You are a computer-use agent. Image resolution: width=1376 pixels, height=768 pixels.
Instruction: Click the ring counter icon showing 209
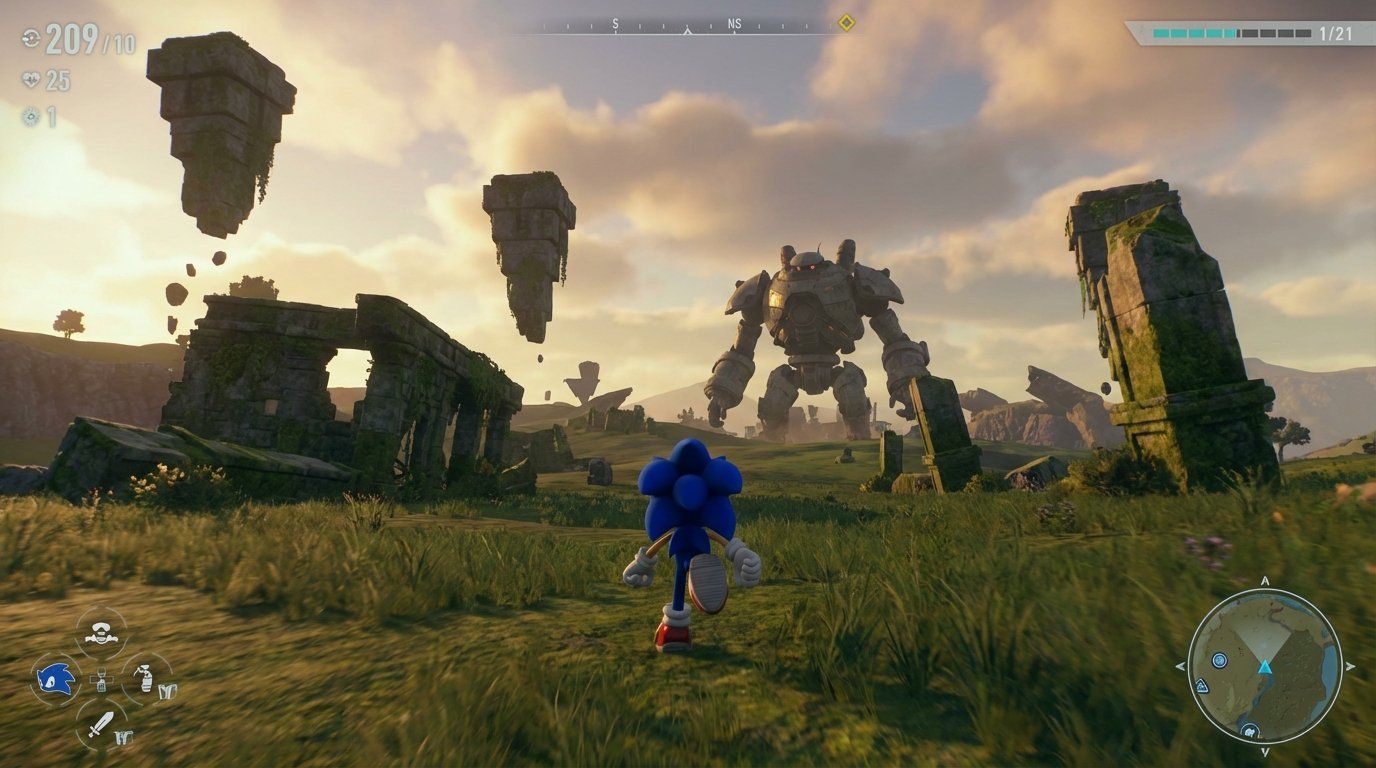32,40
